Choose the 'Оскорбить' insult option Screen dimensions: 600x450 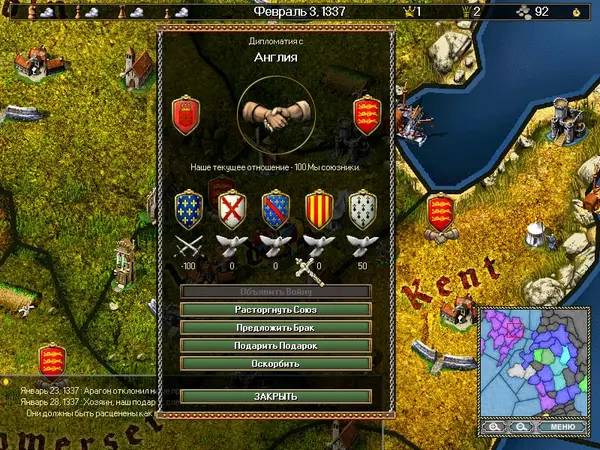coord(275,363)
